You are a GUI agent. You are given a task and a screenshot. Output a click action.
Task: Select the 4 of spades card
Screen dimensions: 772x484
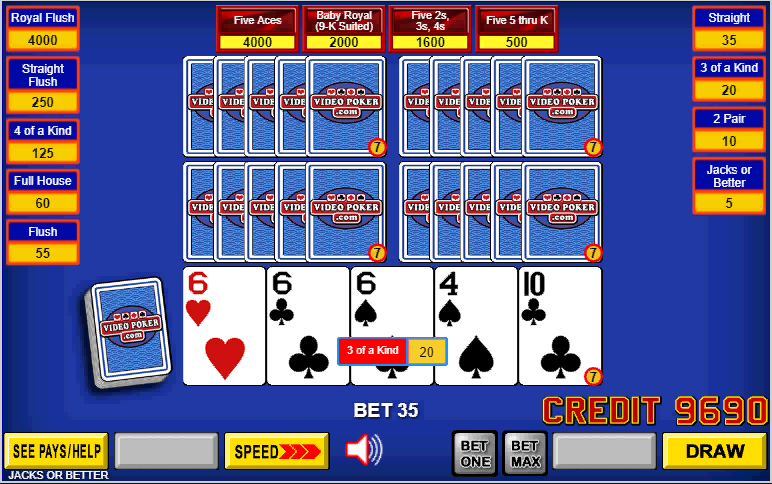click(476, 325)
